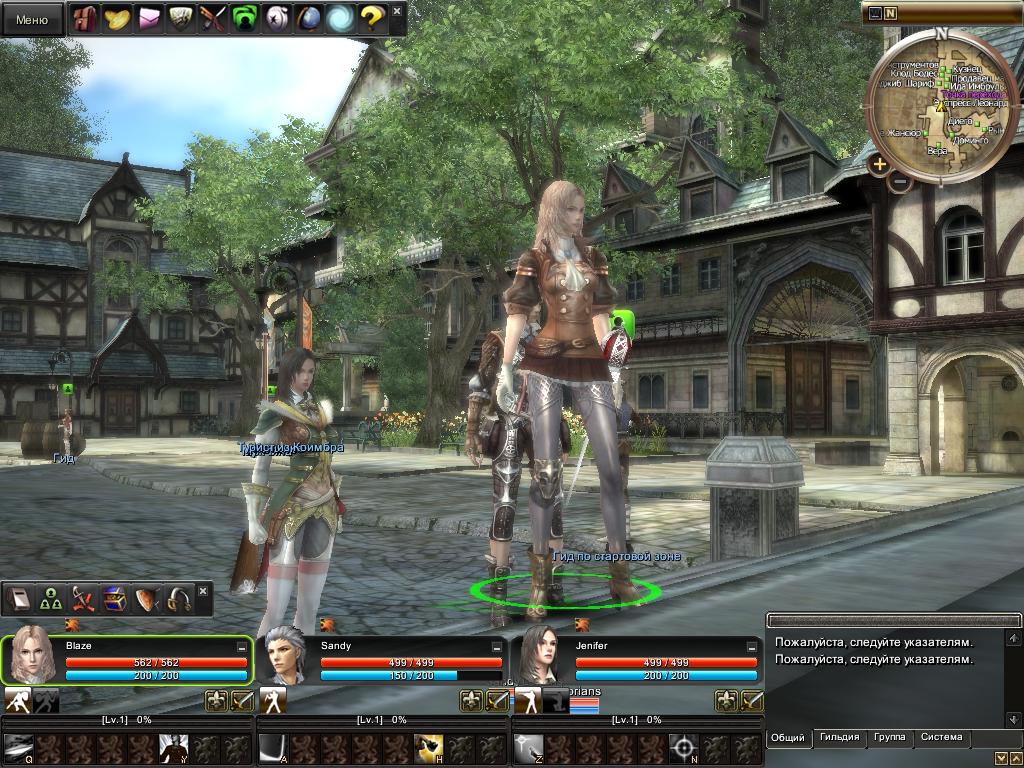The height and width of the screenshot is (768, 1024).
Task: Close the top icon toolbar
Action: 397,12
